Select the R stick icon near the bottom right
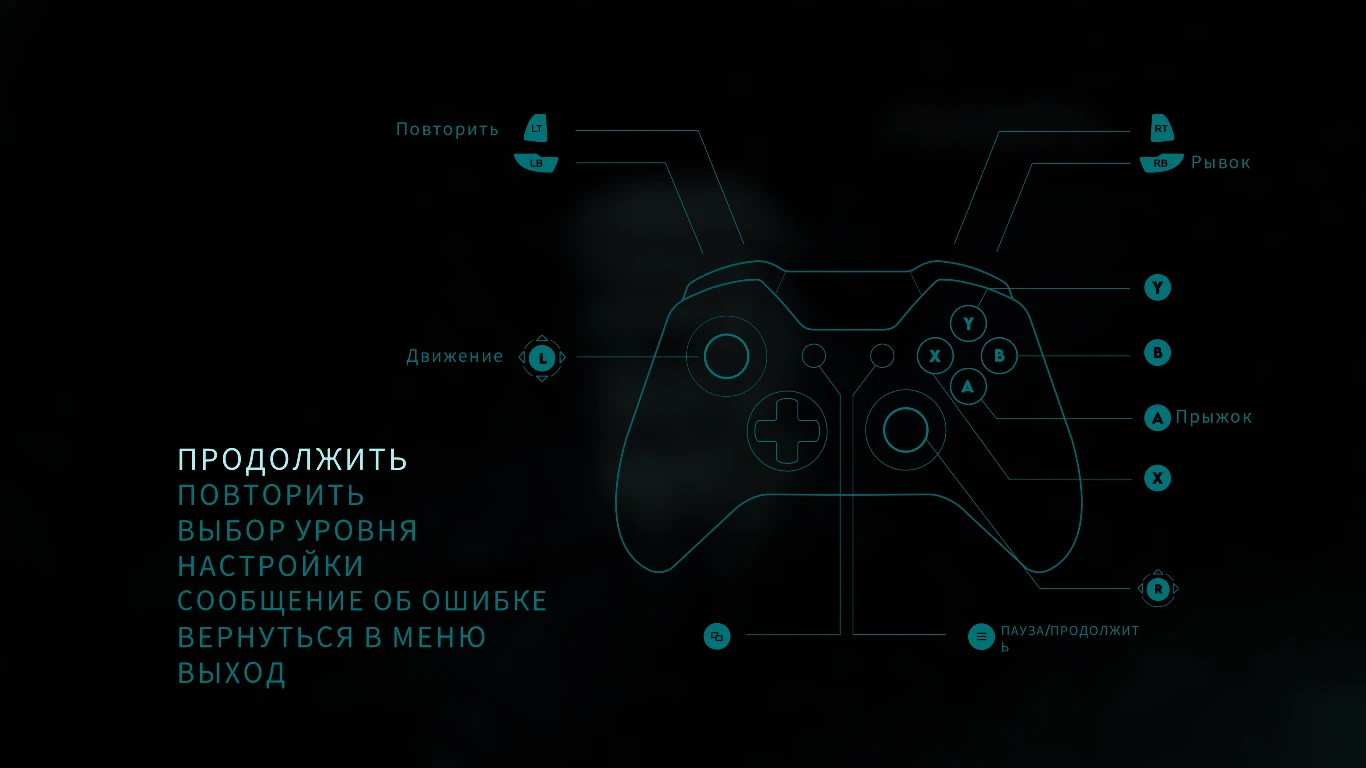The image size is (1366, 768). (x=1157, y=590)
